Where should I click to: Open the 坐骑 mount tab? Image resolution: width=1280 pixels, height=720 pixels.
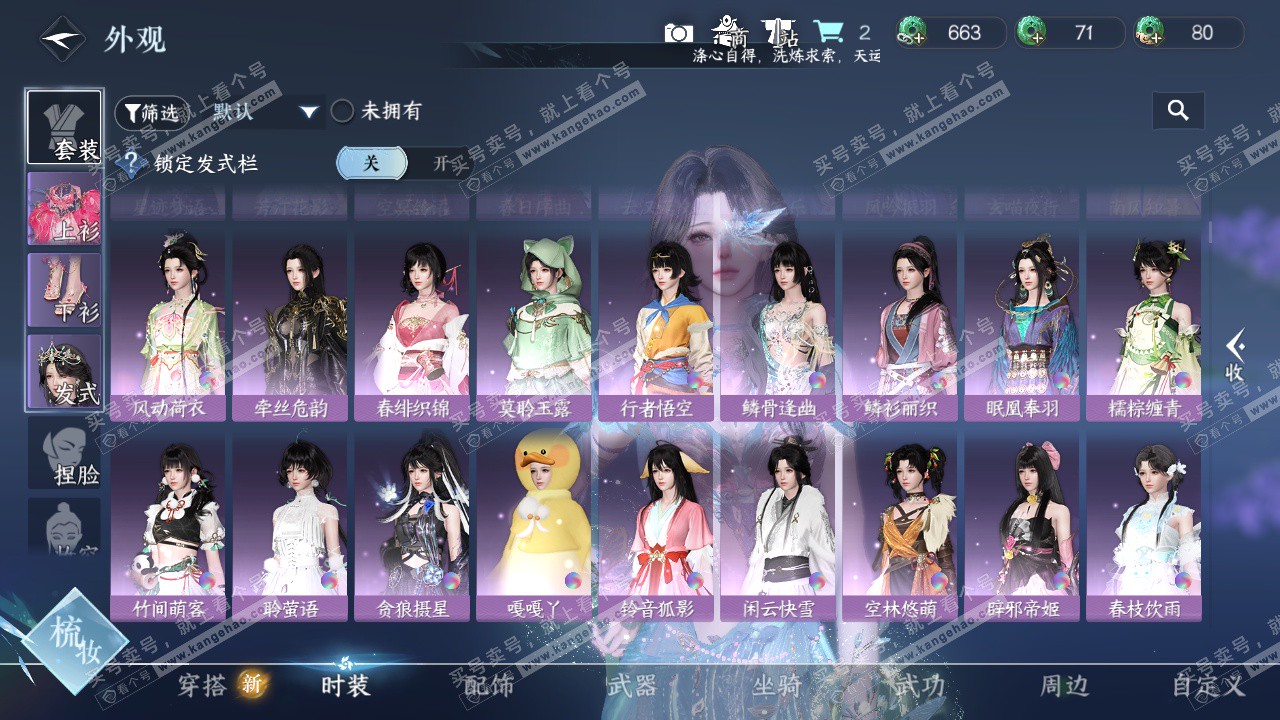(x=776, y=685)
